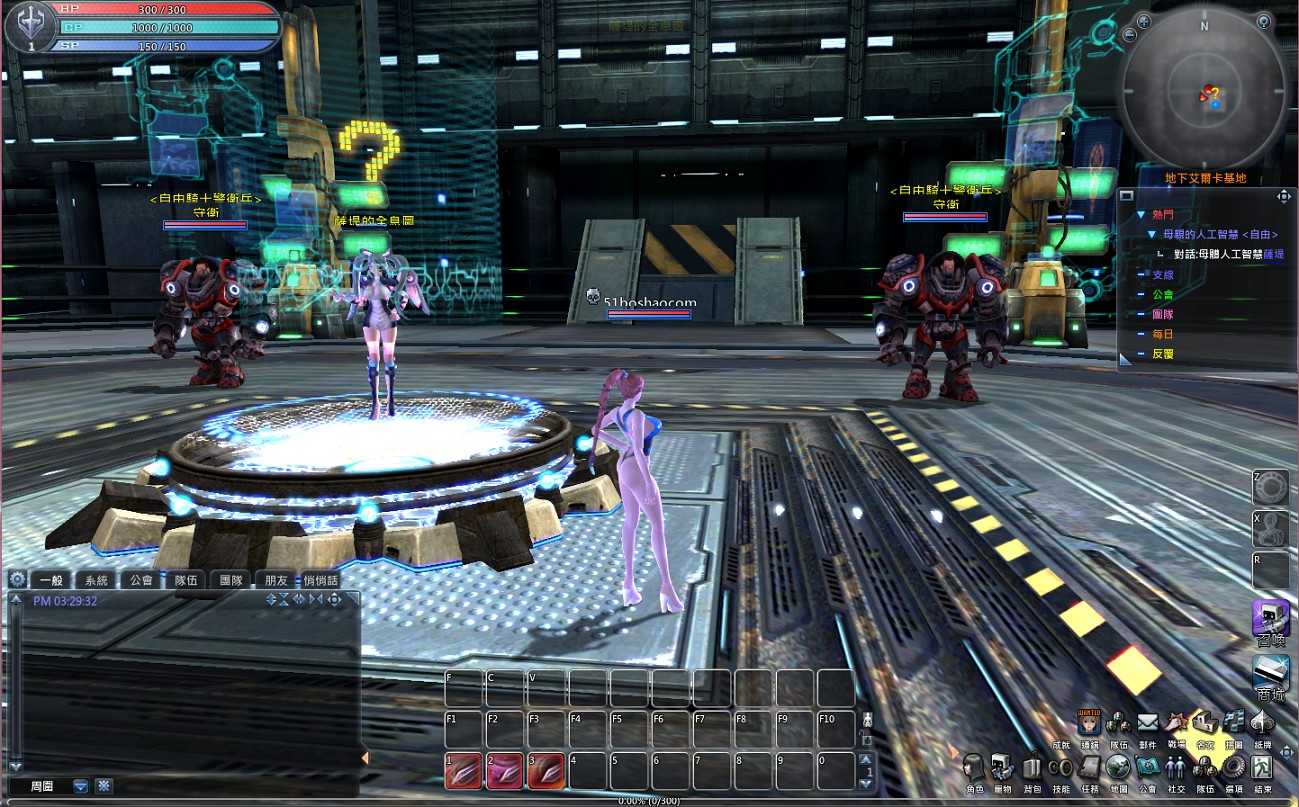
Task: Open the 任務 quest log
Action: coord(1090,768)
